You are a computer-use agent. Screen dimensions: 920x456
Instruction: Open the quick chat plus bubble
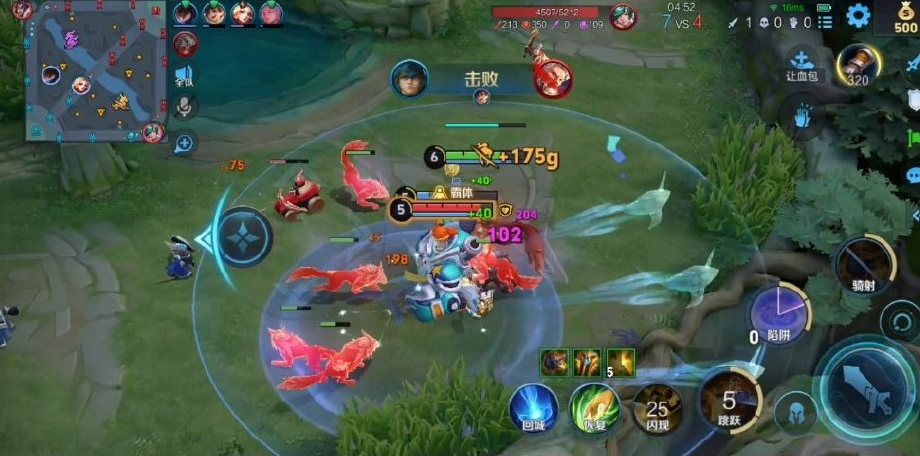tap(184, 144)
